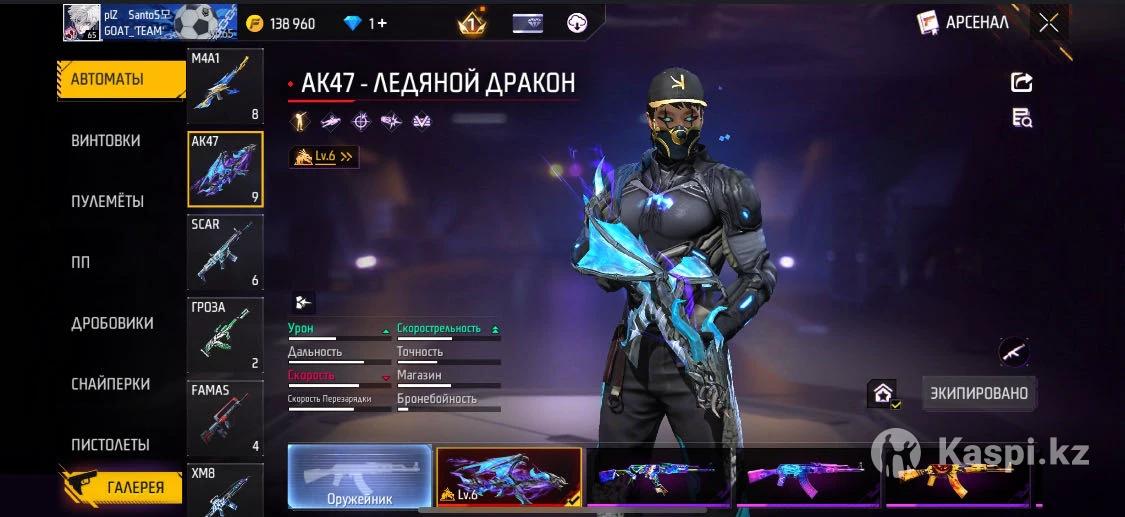Viewport: 1125px width, 517px height.
Task: Pick the FAMAS weapon tile
Action: [225, 418]
